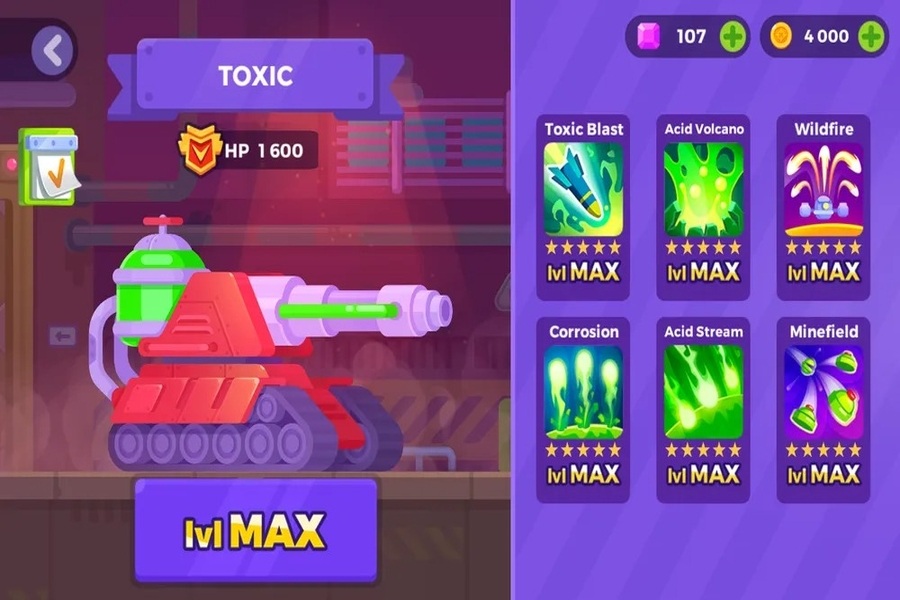Select the Toxic Blast weapon card
The height and width of the screenshot is (600, 900).
click(x=583, y=207)
